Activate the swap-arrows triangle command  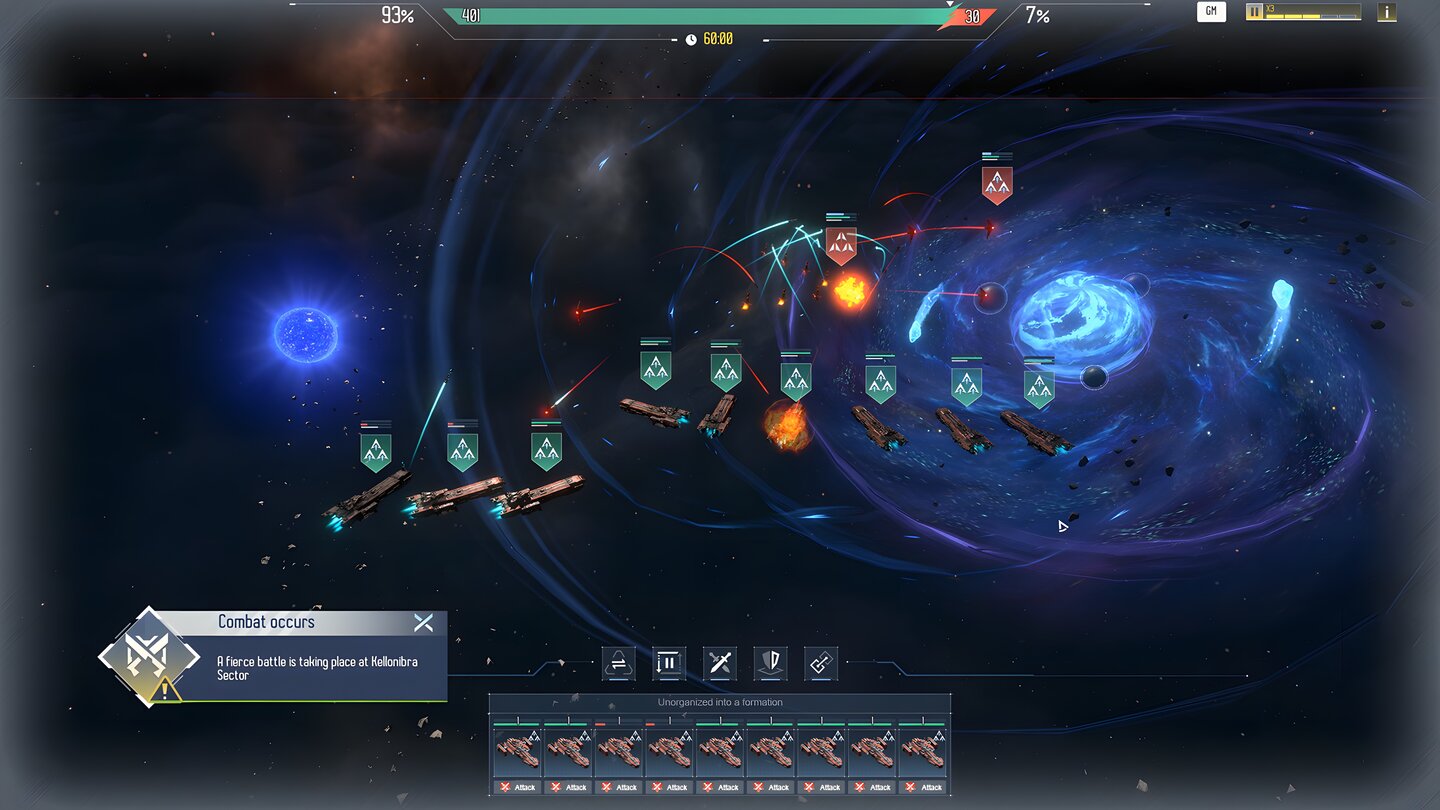(618, 663)
